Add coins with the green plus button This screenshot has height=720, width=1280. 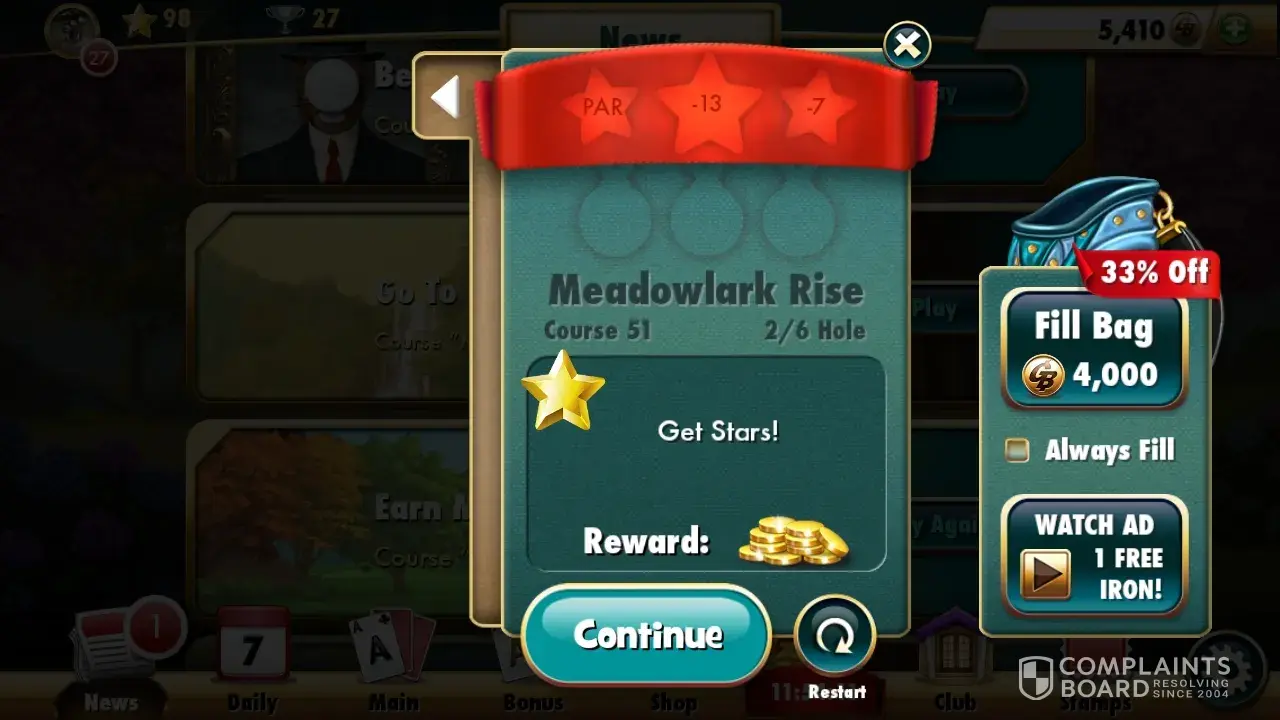1233,29
